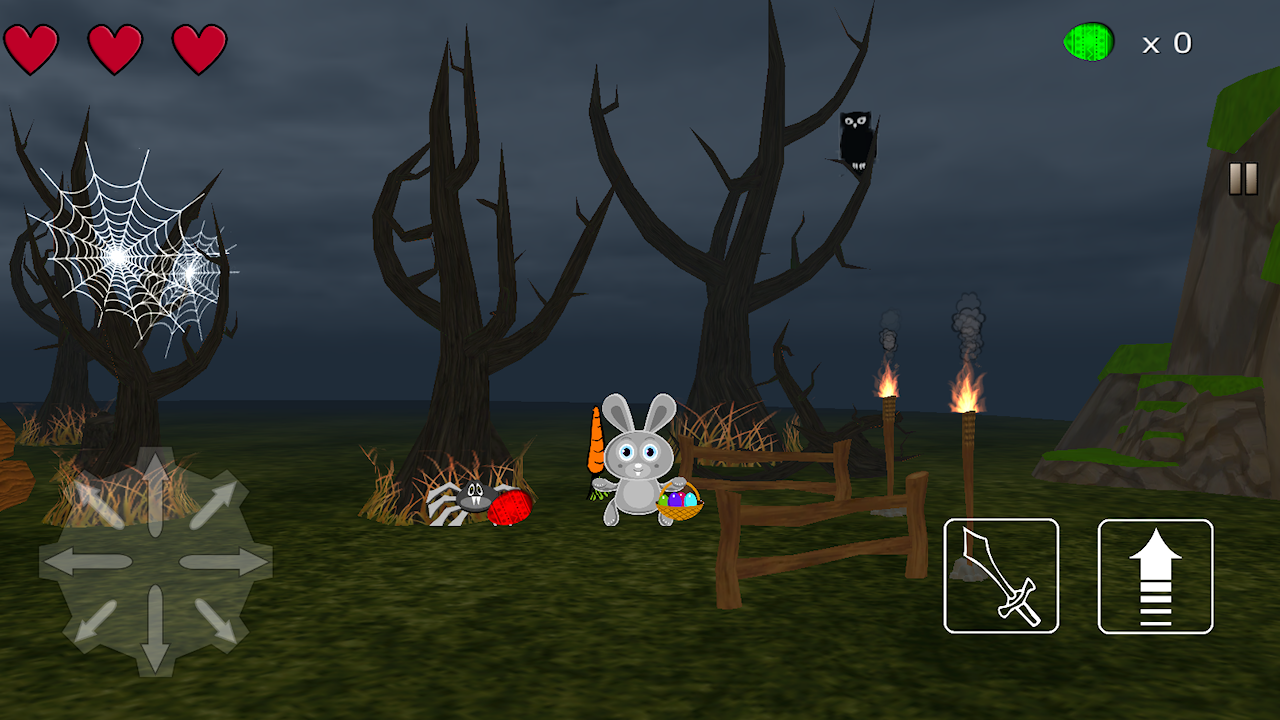The width and height of the screenshot is (1280, 720).
Task: Tap the sword attack button
Action: (1001, 577)
